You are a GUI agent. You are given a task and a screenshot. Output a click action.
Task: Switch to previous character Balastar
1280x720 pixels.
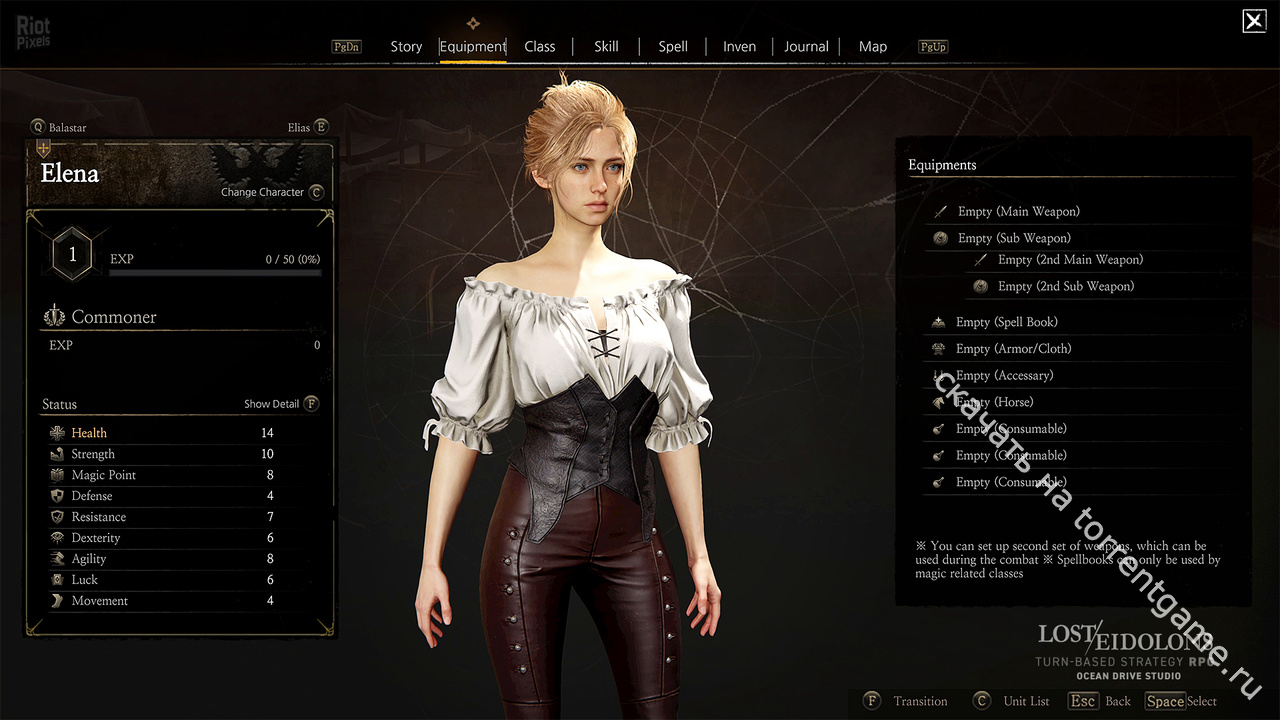coord(60,127)
